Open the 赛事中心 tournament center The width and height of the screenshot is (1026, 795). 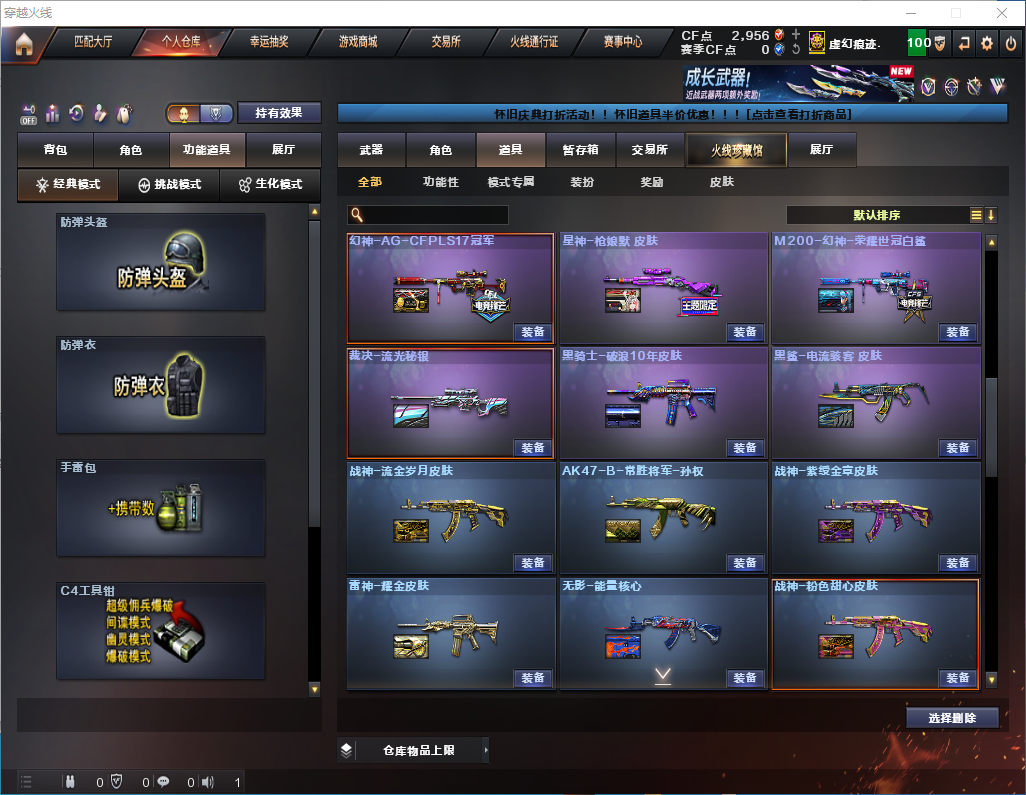click(622, 43)
